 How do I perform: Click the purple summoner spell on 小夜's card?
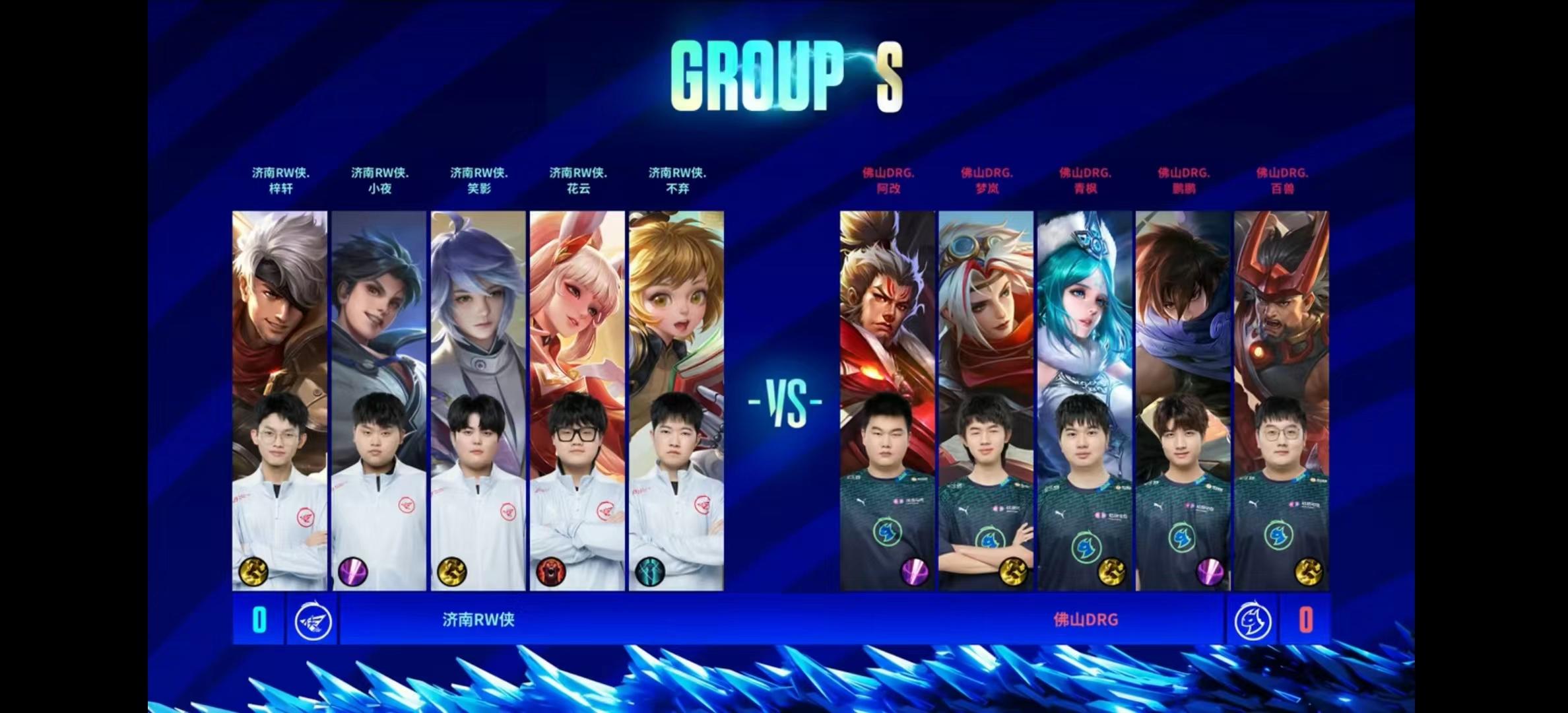pos(352,572)
